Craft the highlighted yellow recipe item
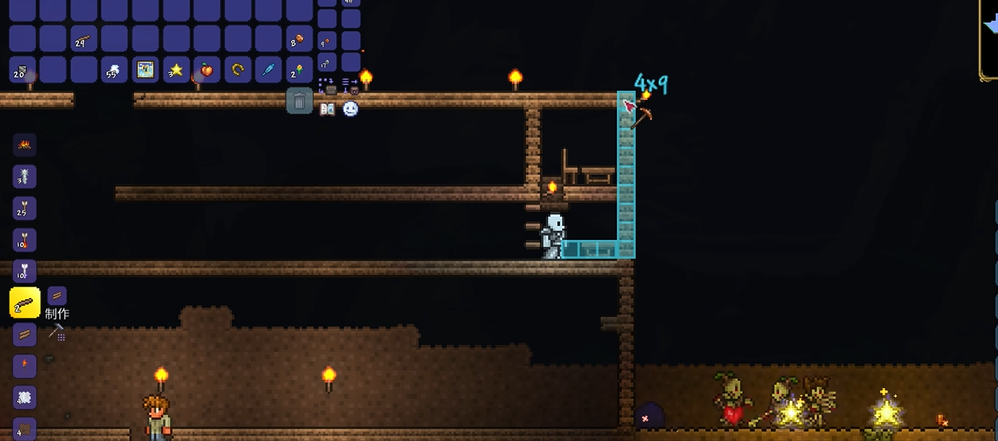The height and width of the screenshot is (441, 998). [24, 302]
